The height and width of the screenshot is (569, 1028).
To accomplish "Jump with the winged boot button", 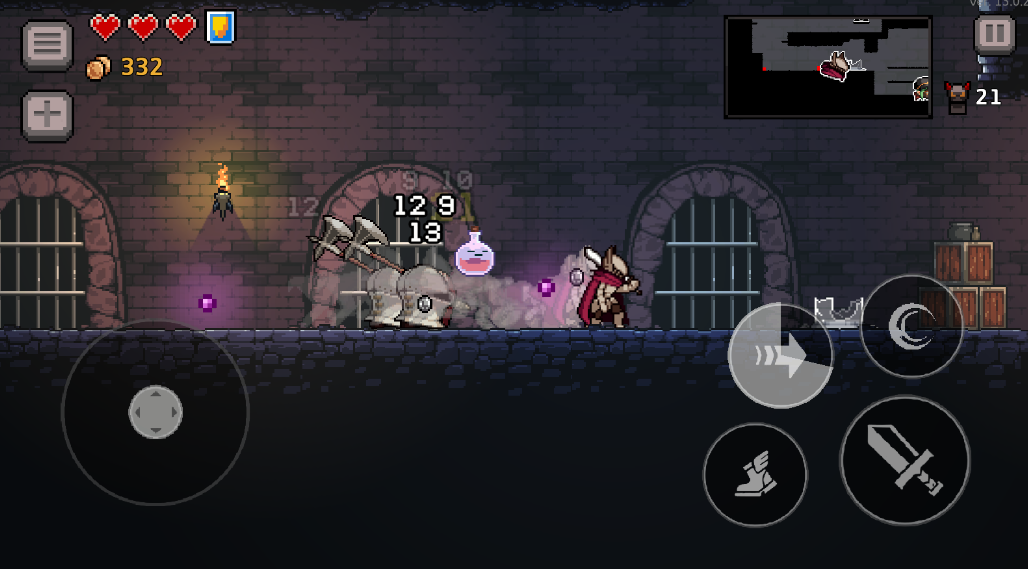I will [x=755, y=474].
